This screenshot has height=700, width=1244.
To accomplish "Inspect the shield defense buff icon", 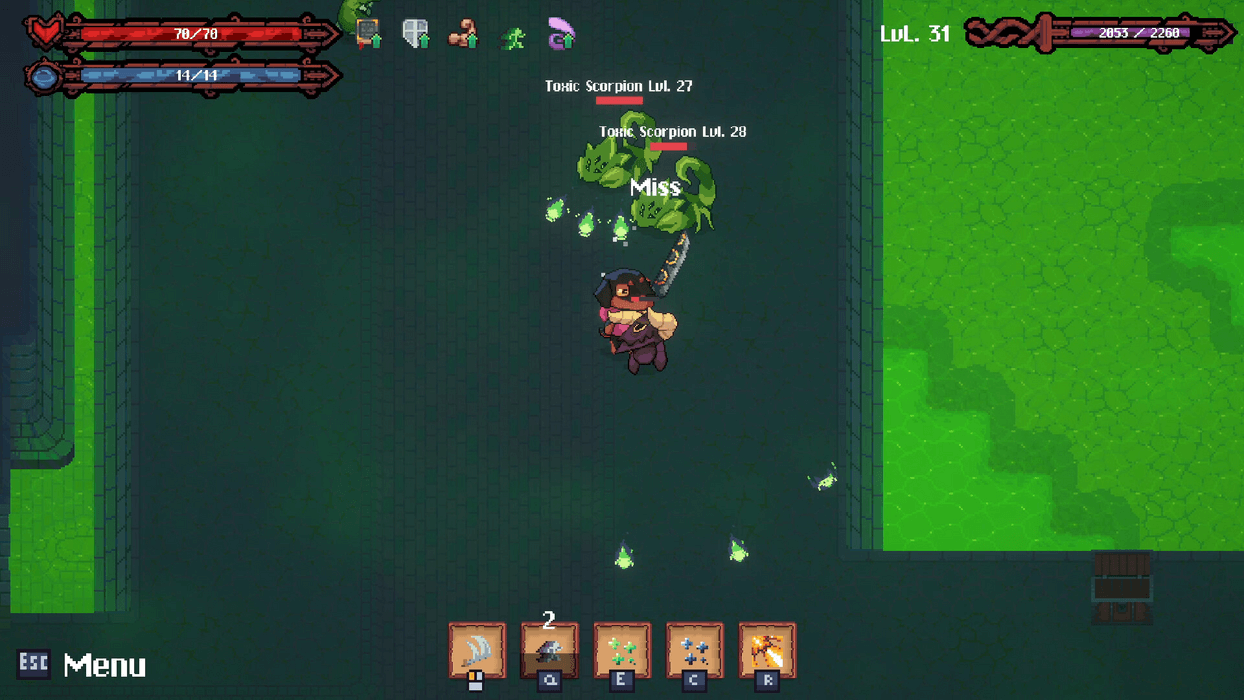I will (x=415, y=34).
